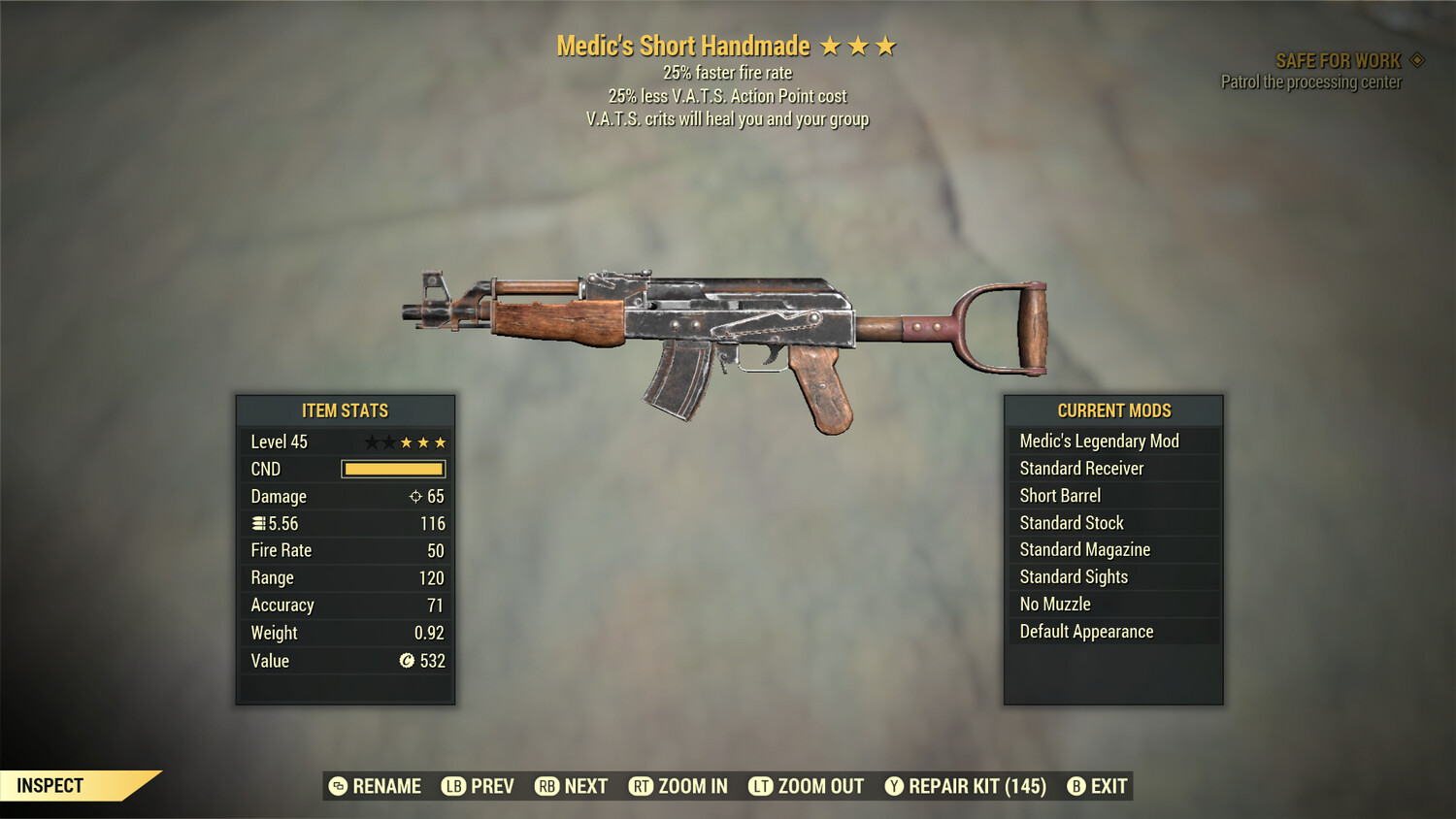Click the first grey star on the Level 45 row
This screenshot has width=1456, height=819.
coord(370,441)
